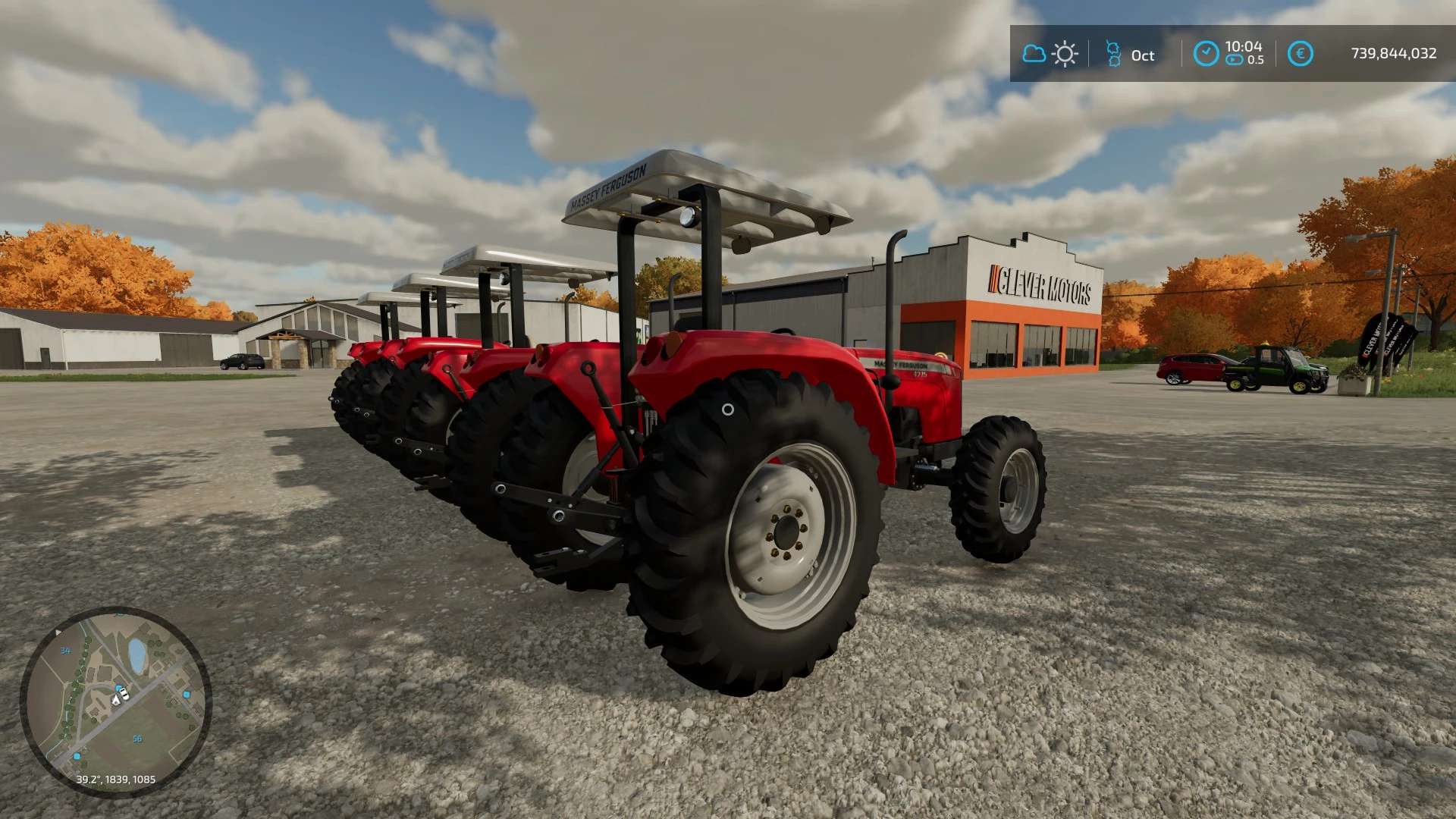Click the euro money icon
1456x819 pixels.
tap(1300, 54)
